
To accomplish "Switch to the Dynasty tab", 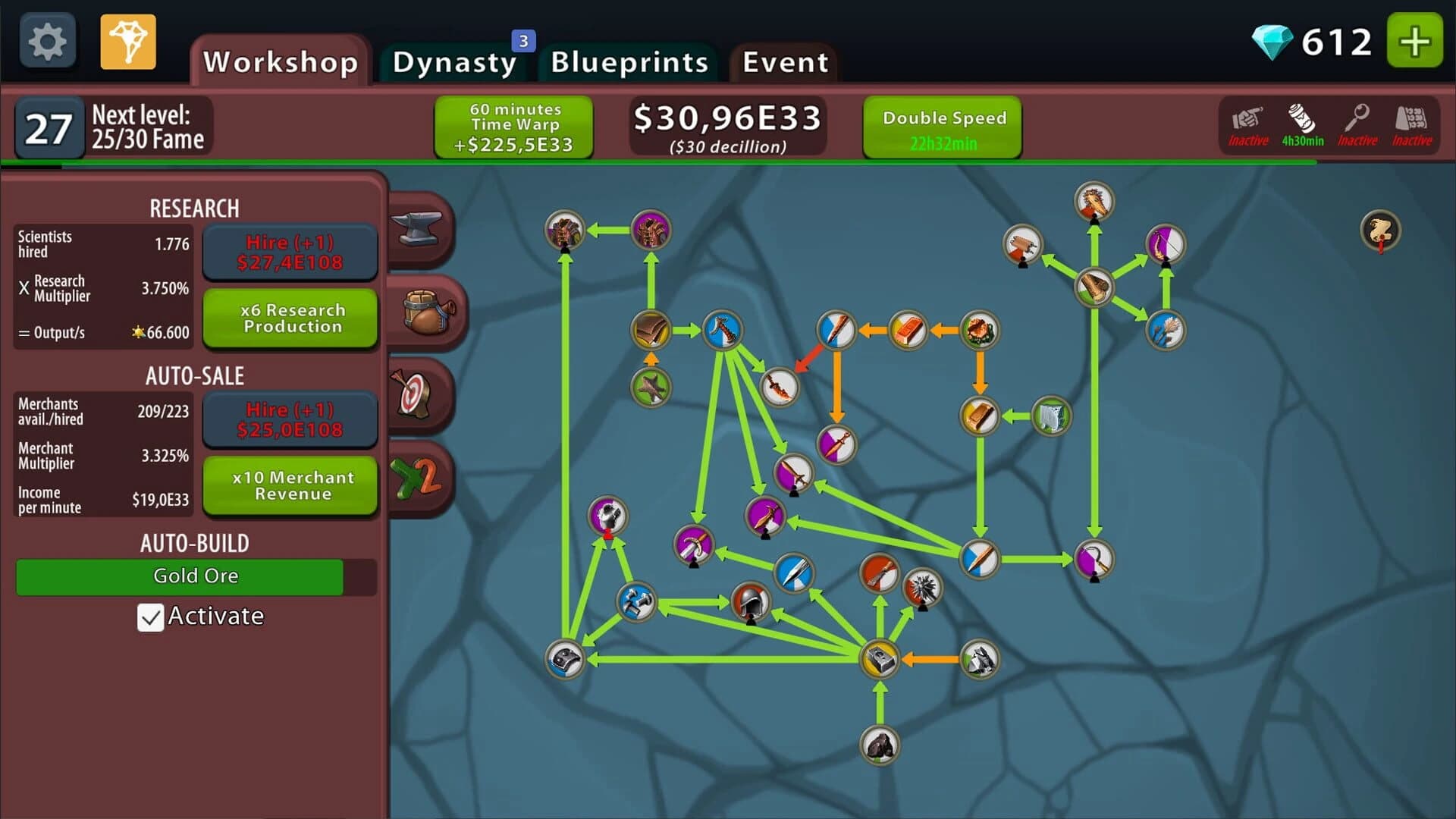I will pos(453,62).
